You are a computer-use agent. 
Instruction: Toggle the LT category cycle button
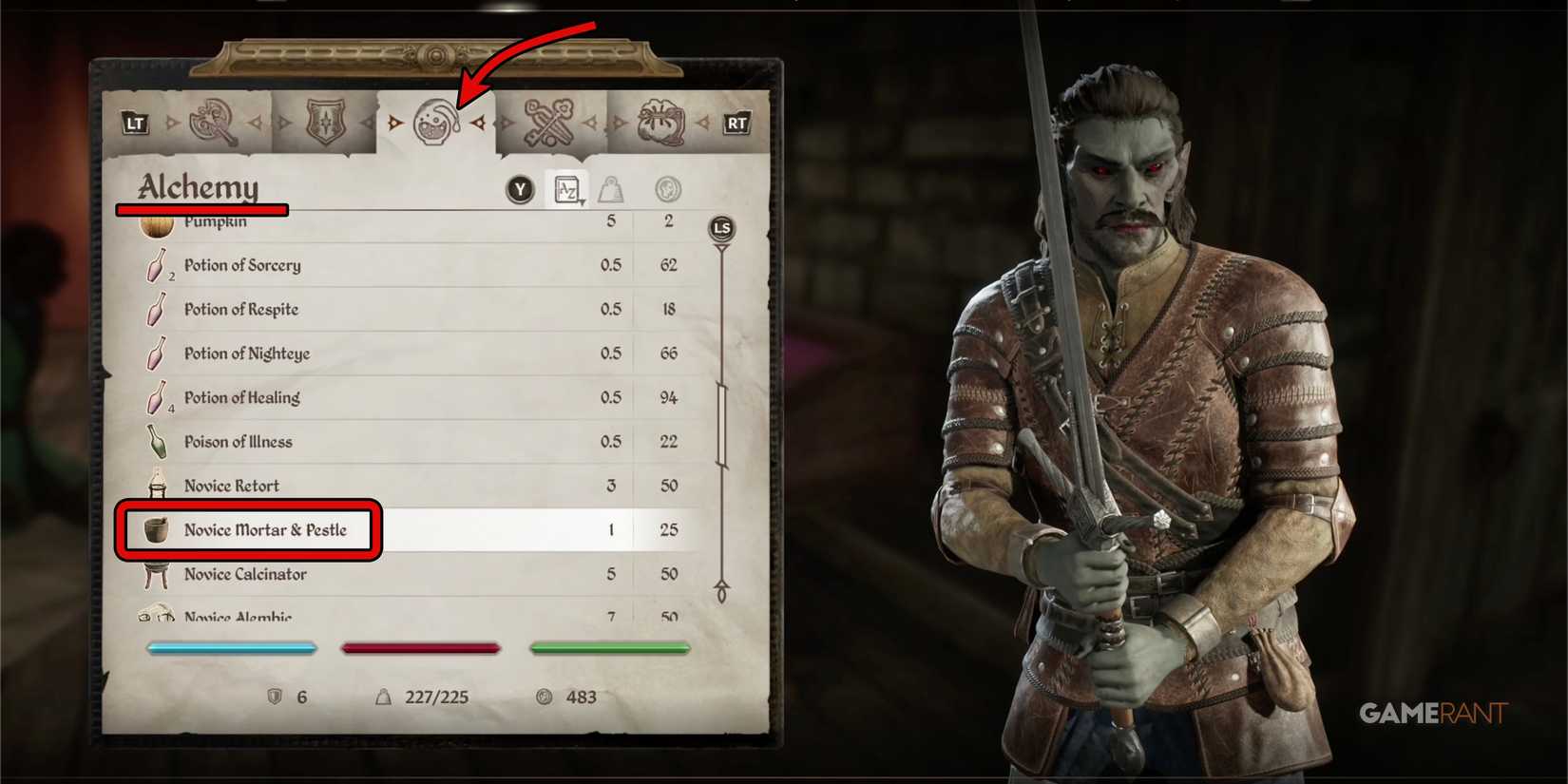pos(135,123)
